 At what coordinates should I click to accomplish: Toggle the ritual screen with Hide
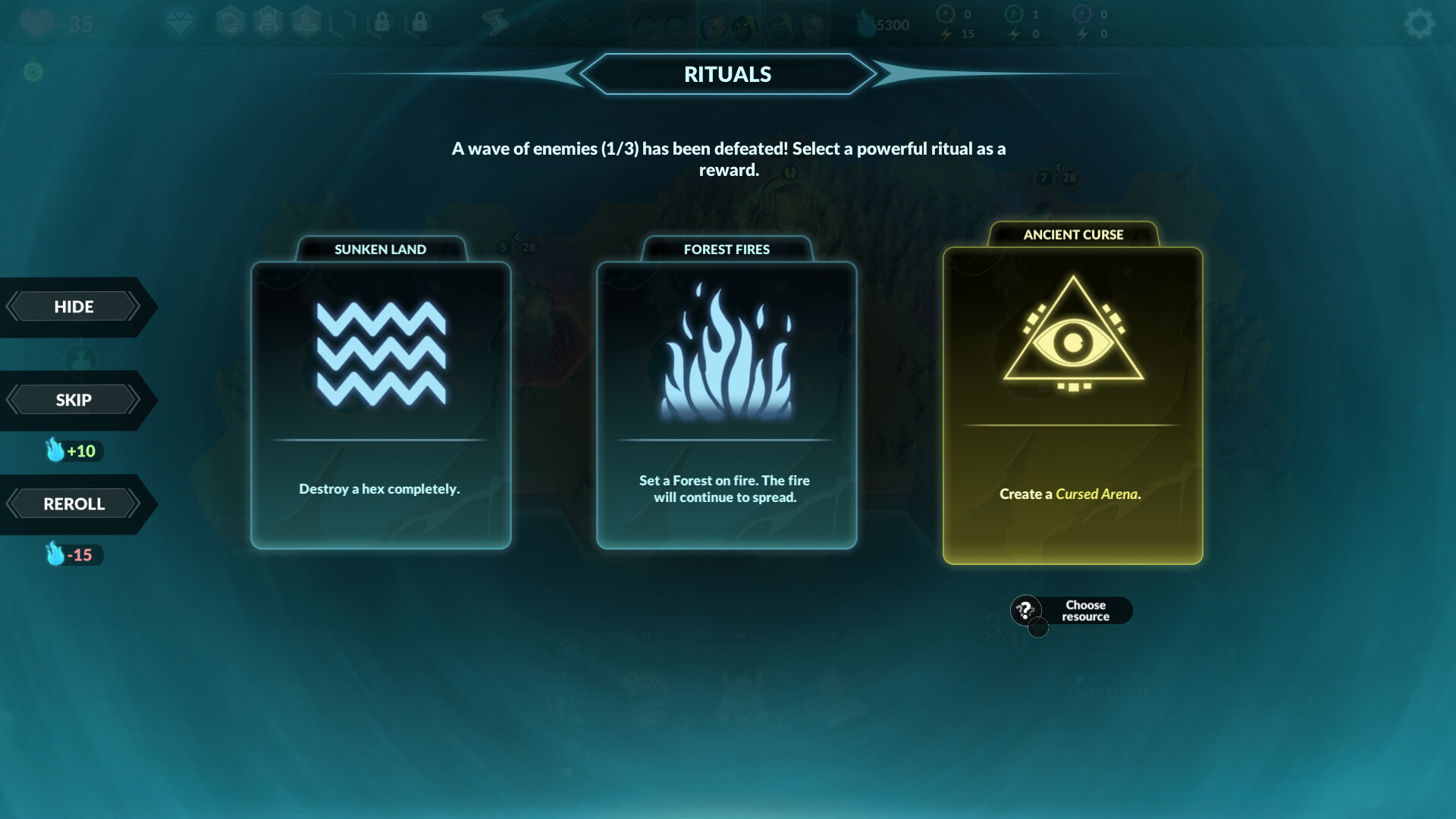74,306
